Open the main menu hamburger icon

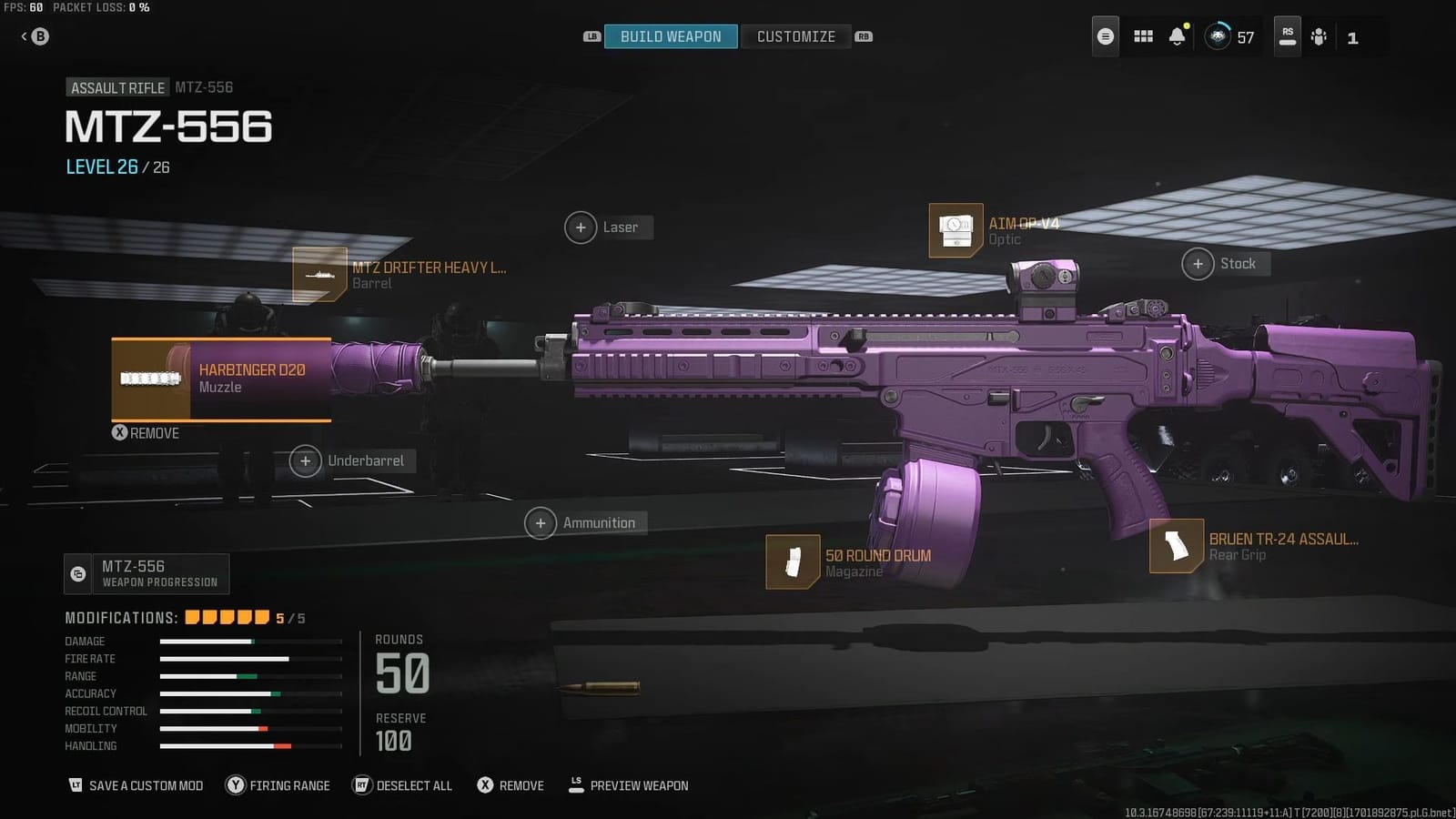[x=1105, y=36]
